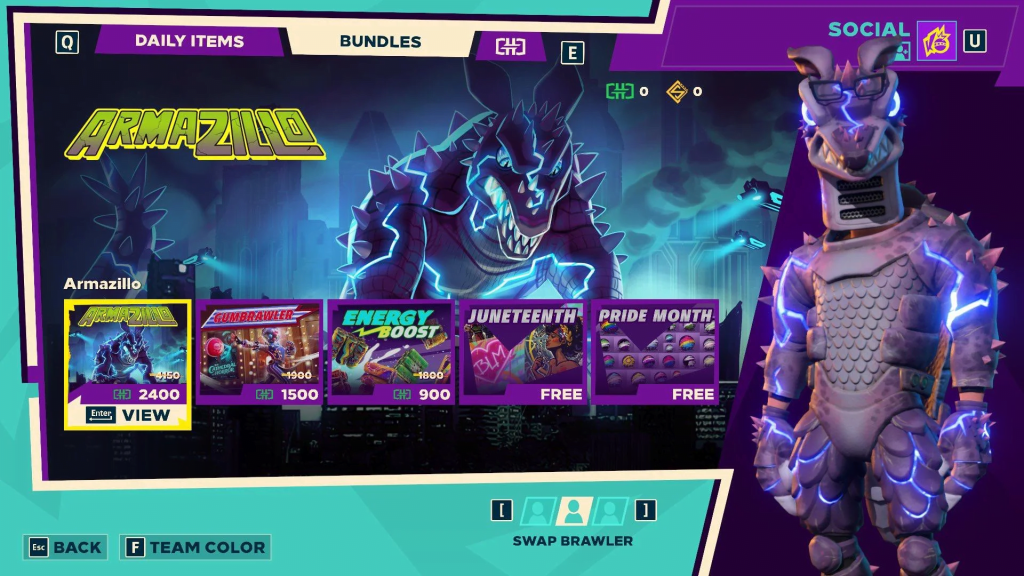Switch to the Daily Items tab

point(189,41)
